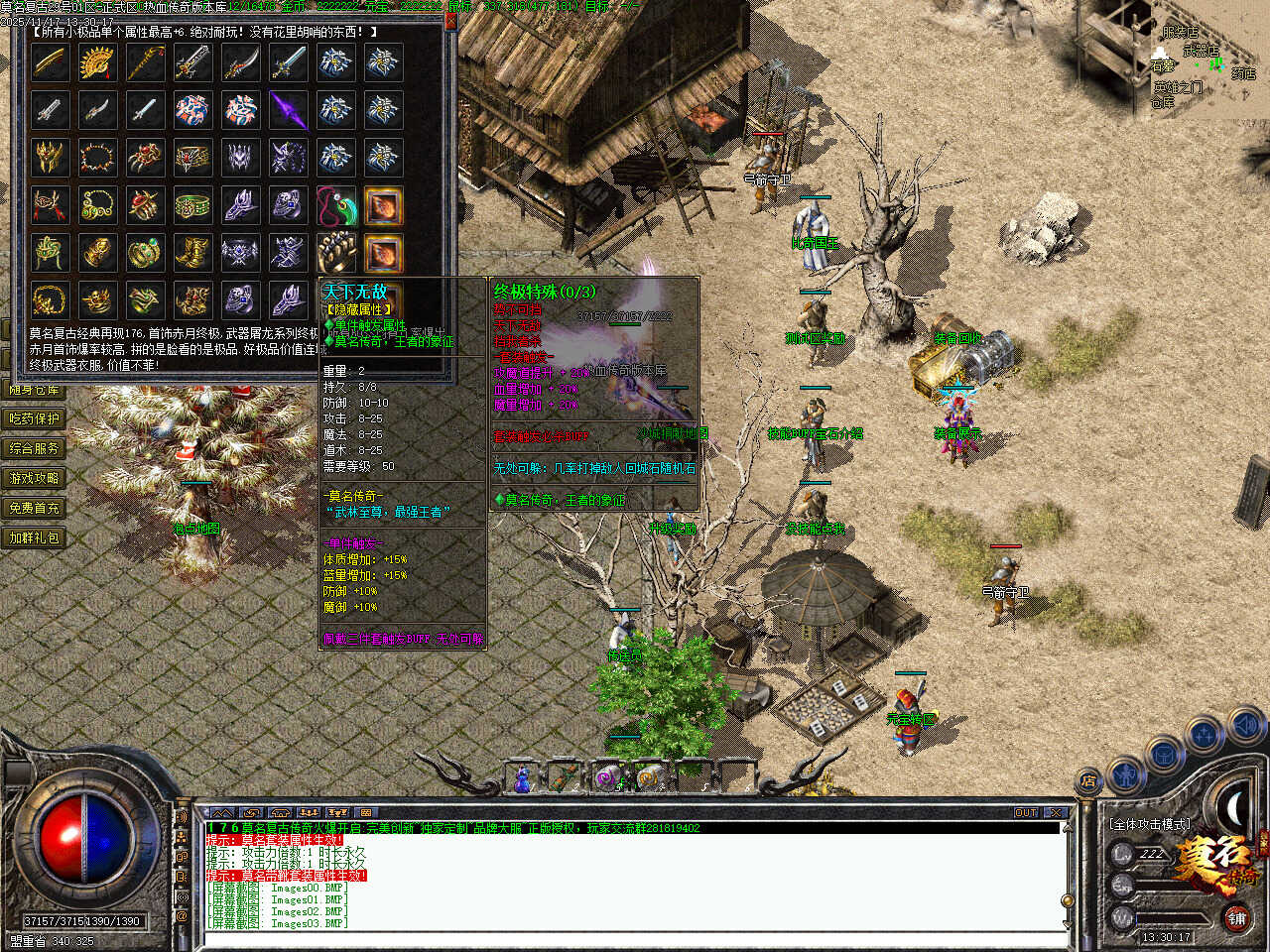Open the bag round button
Viewport: 1270px width, 952px height.
coord(1163,754)
